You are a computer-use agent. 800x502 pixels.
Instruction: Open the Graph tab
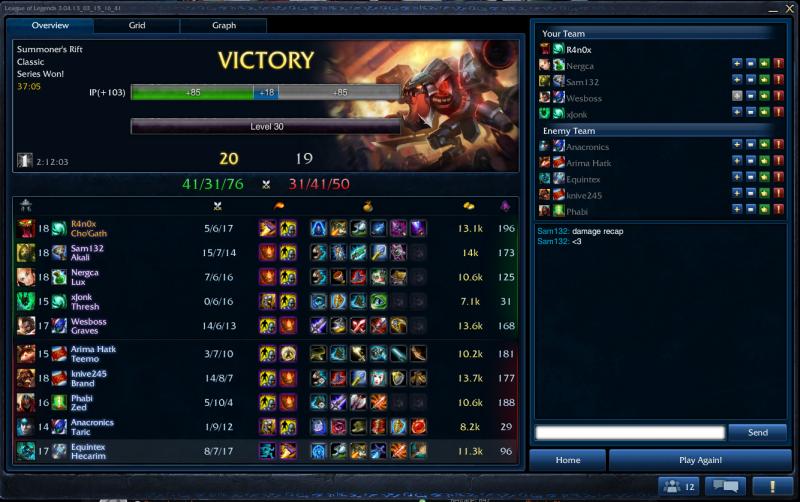coord(224,25)
